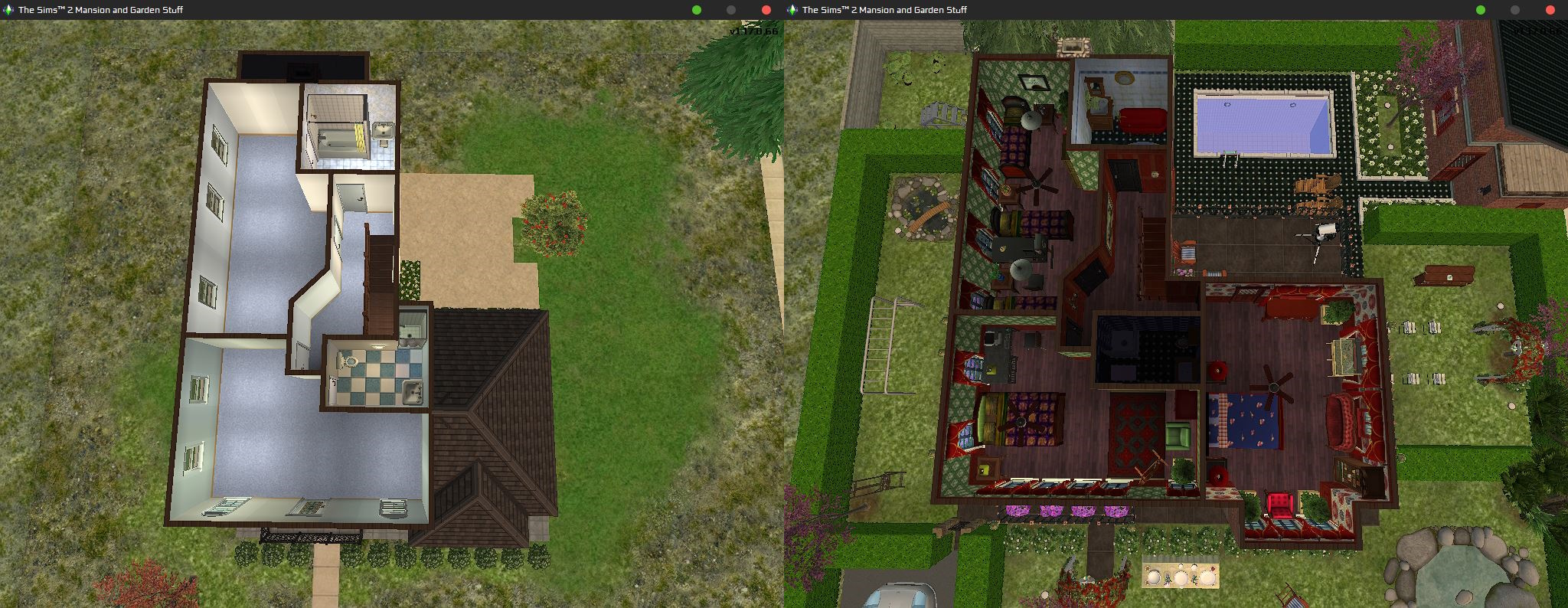Click the Sims plumbob icon on right window
The image size is (1568, 608).
pyautogui.click(x=792, y=10)
